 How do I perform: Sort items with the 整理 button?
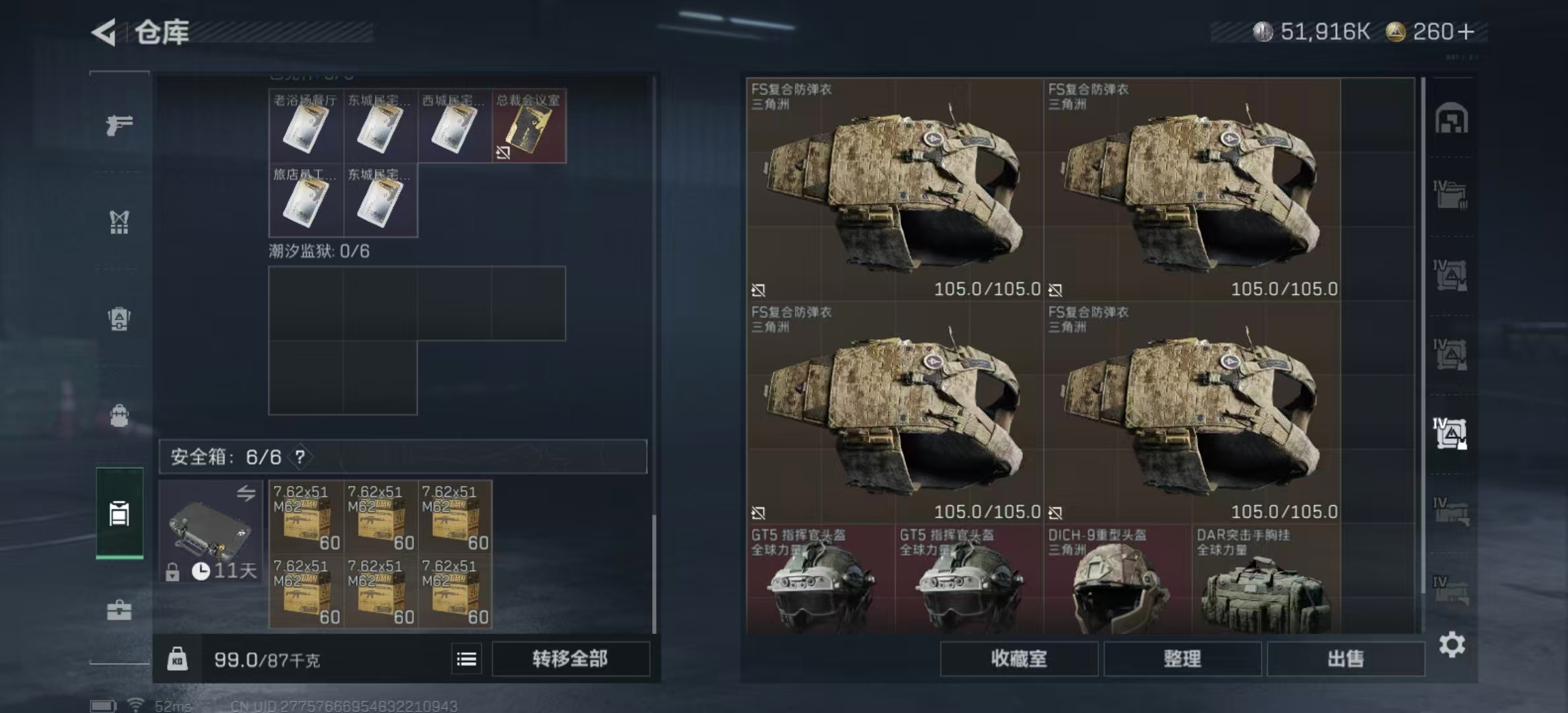(1182, 658)
